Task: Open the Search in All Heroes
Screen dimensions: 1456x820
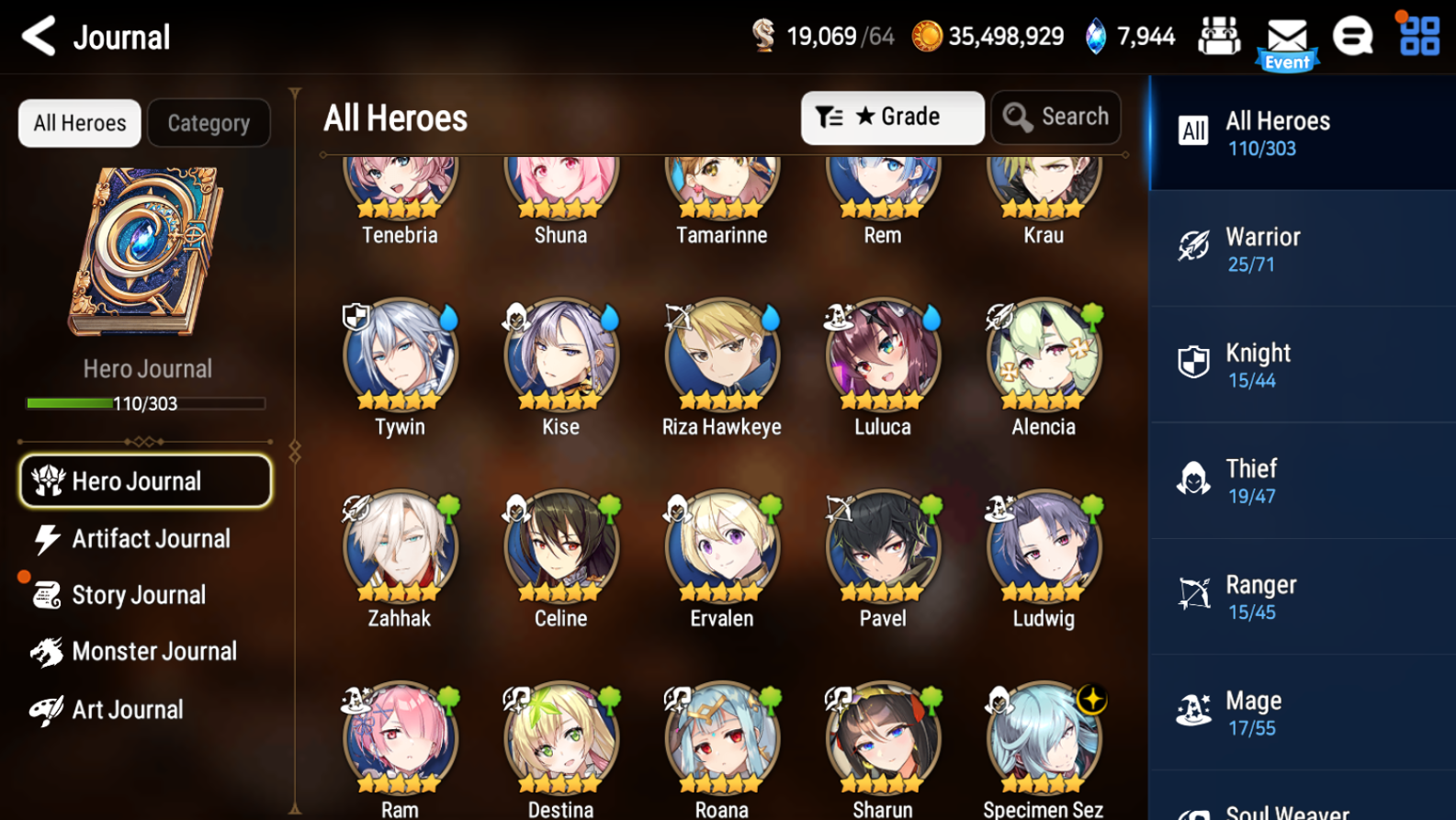Action: 1055,117
